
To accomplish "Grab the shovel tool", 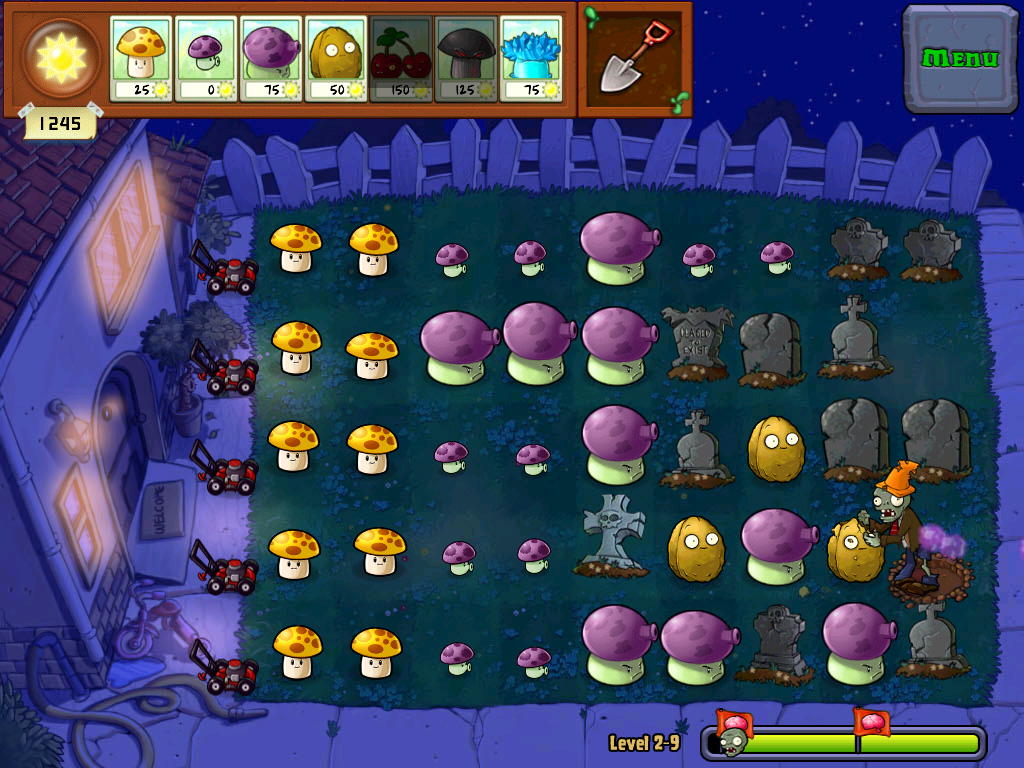I will point(634,58).
